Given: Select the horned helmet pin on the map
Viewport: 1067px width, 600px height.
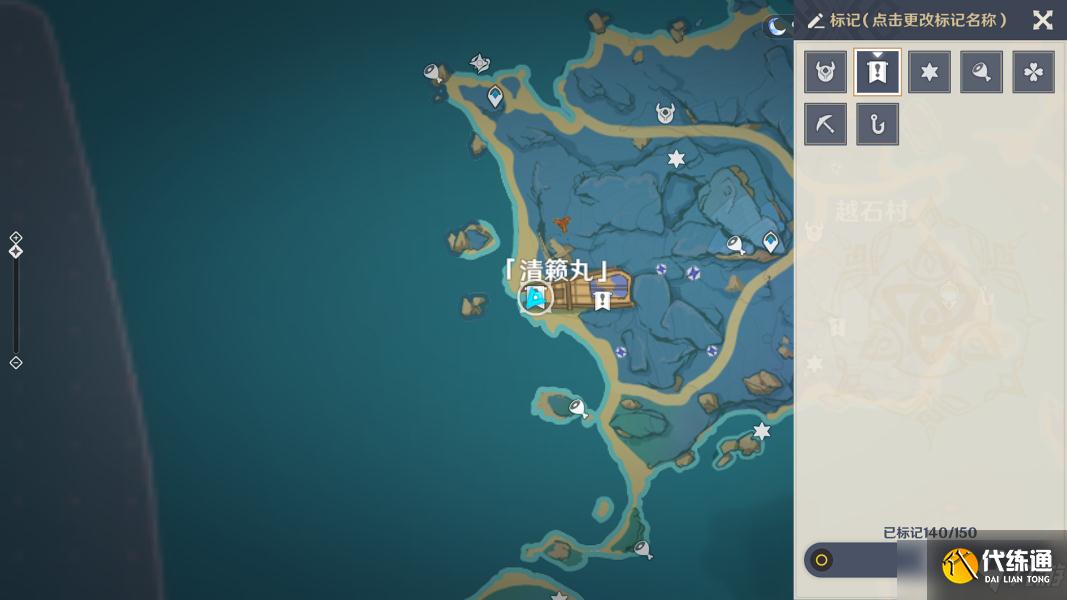Looking at the screenshot, I should pyautogui.click(x=665, y=114).
